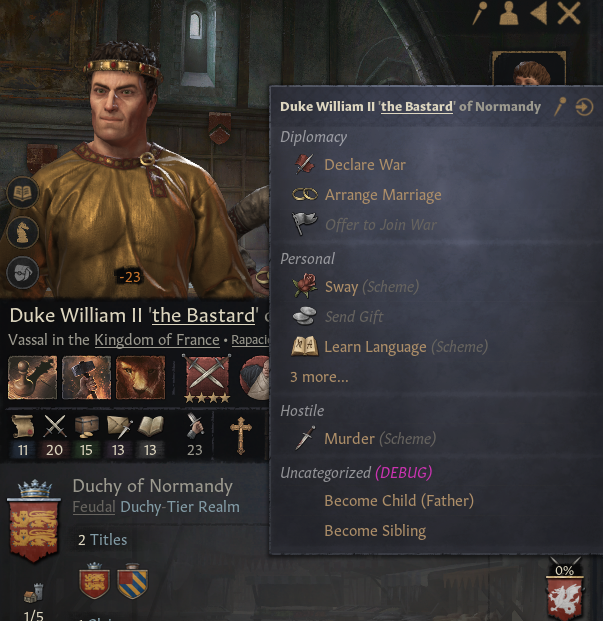Start the Murder scheme
Image resolution: width=603 pixels, height=621 pixels.
[349, 439]
